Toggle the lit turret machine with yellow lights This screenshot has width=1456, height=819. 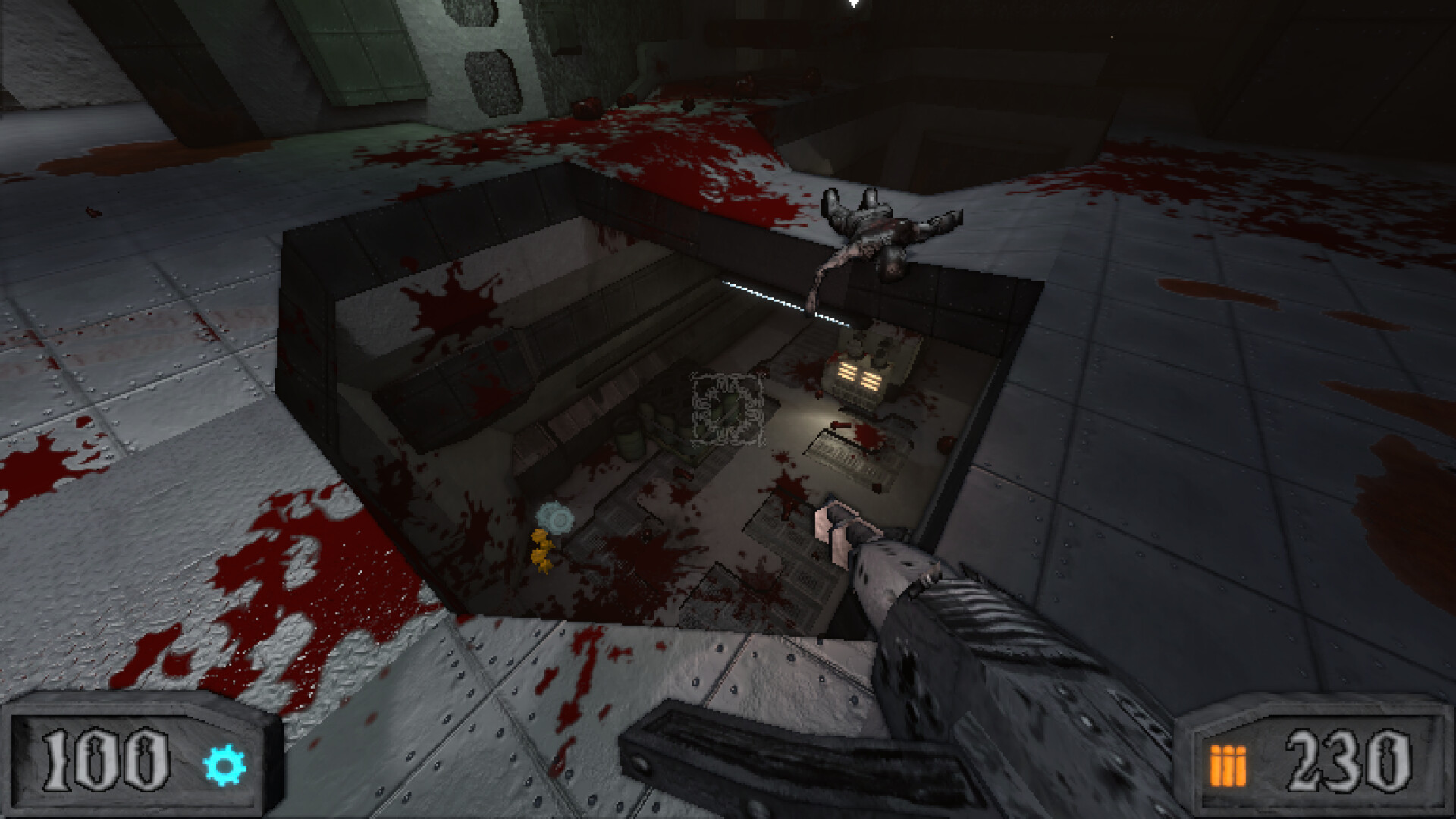(x=861, y=372)
